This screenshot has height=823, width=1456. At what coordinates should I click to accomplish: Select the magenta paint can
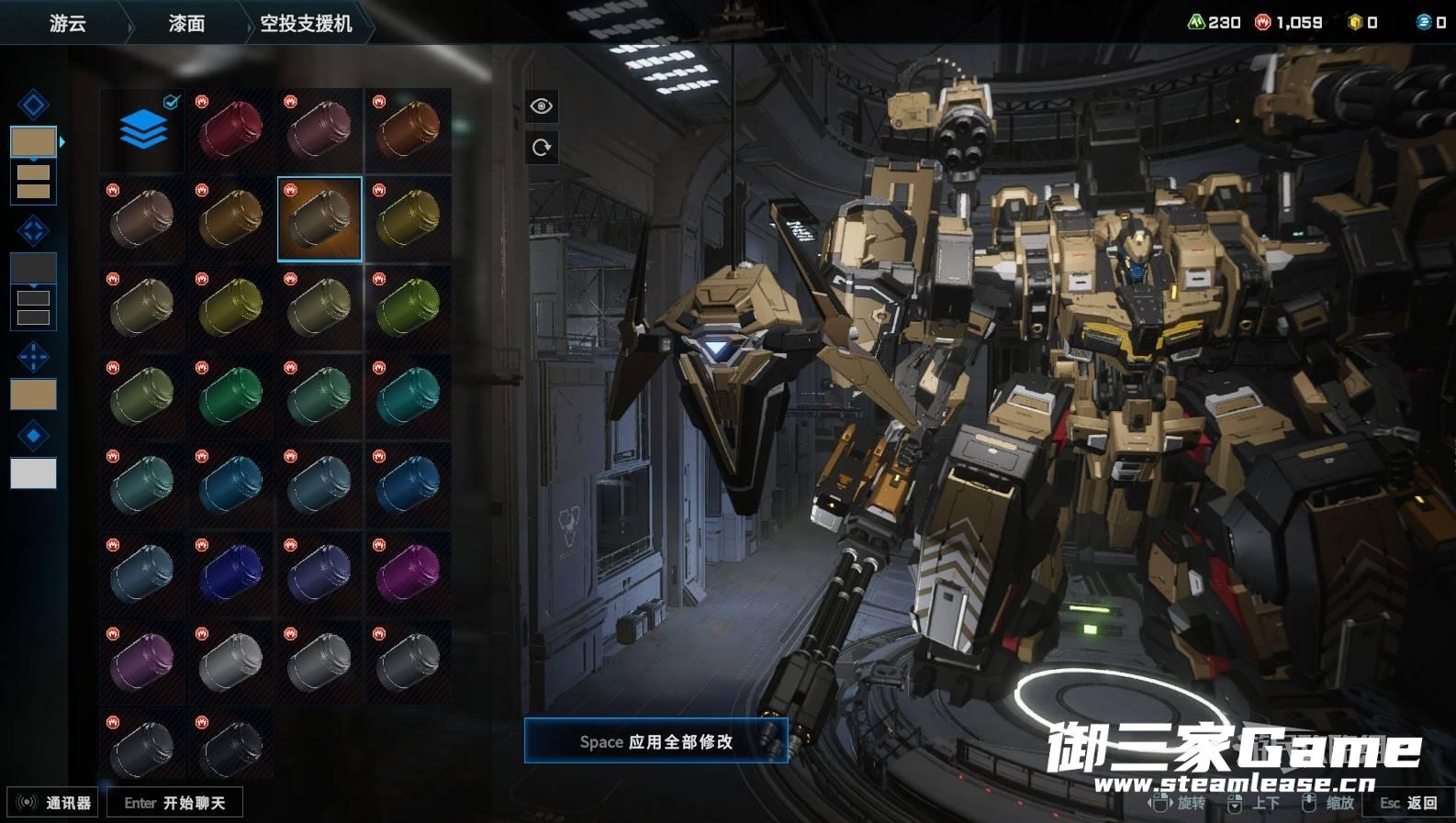point(408,573)
